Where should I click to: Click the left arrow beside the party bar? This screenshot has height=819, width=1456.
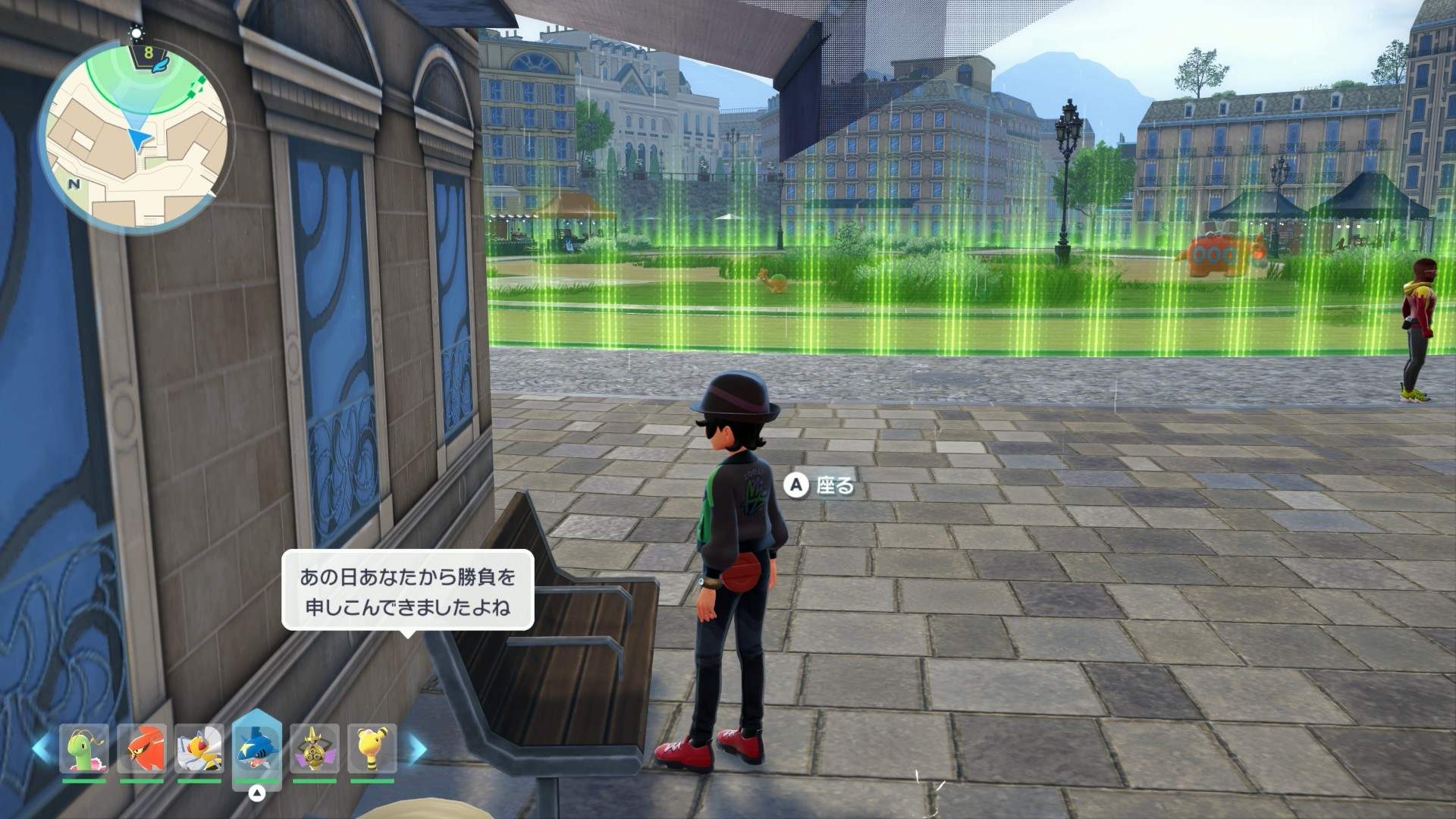click(41, 748)
